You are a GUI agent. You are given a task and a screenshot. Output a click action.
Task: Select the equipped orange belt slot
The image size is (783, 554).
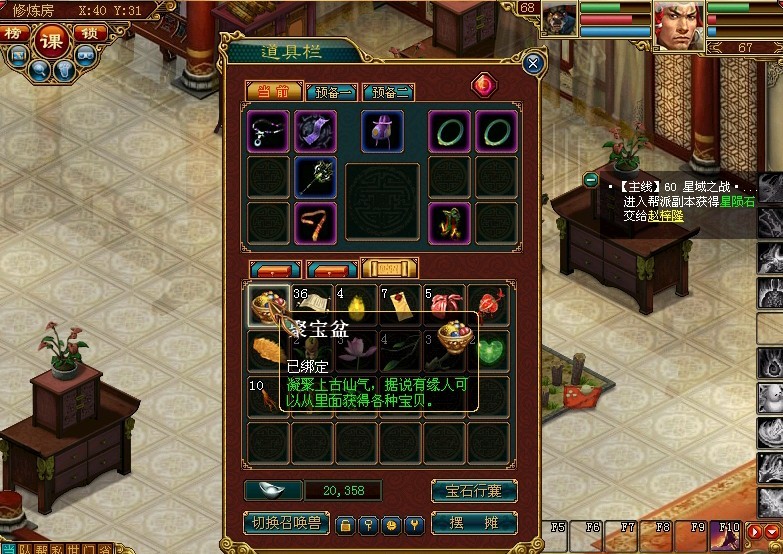tap(316, 223)
